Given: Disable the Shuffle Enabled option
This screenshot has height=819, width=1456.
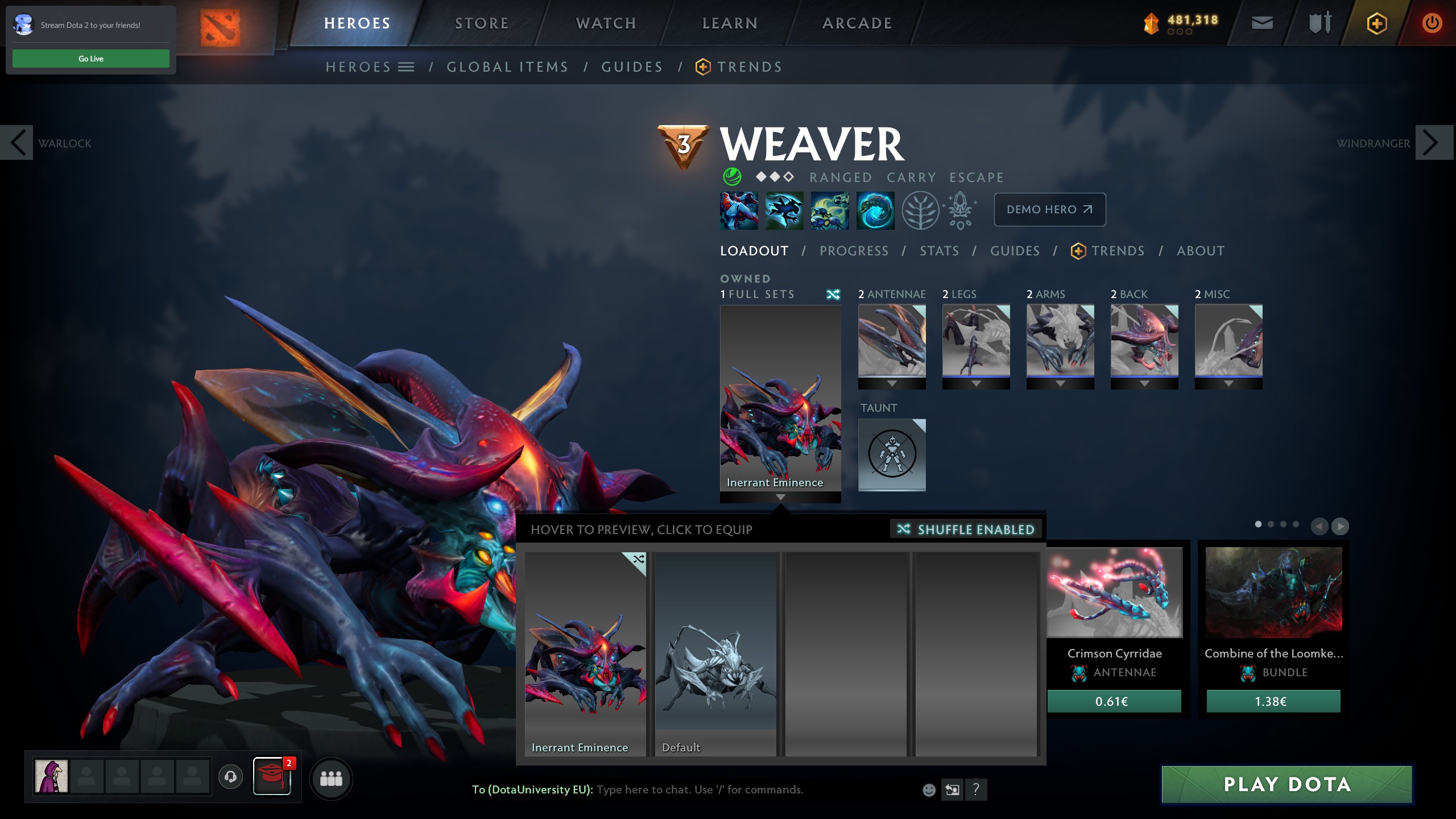Looking at the screenshot, I should pyautogui.click(x=965, y=529).
